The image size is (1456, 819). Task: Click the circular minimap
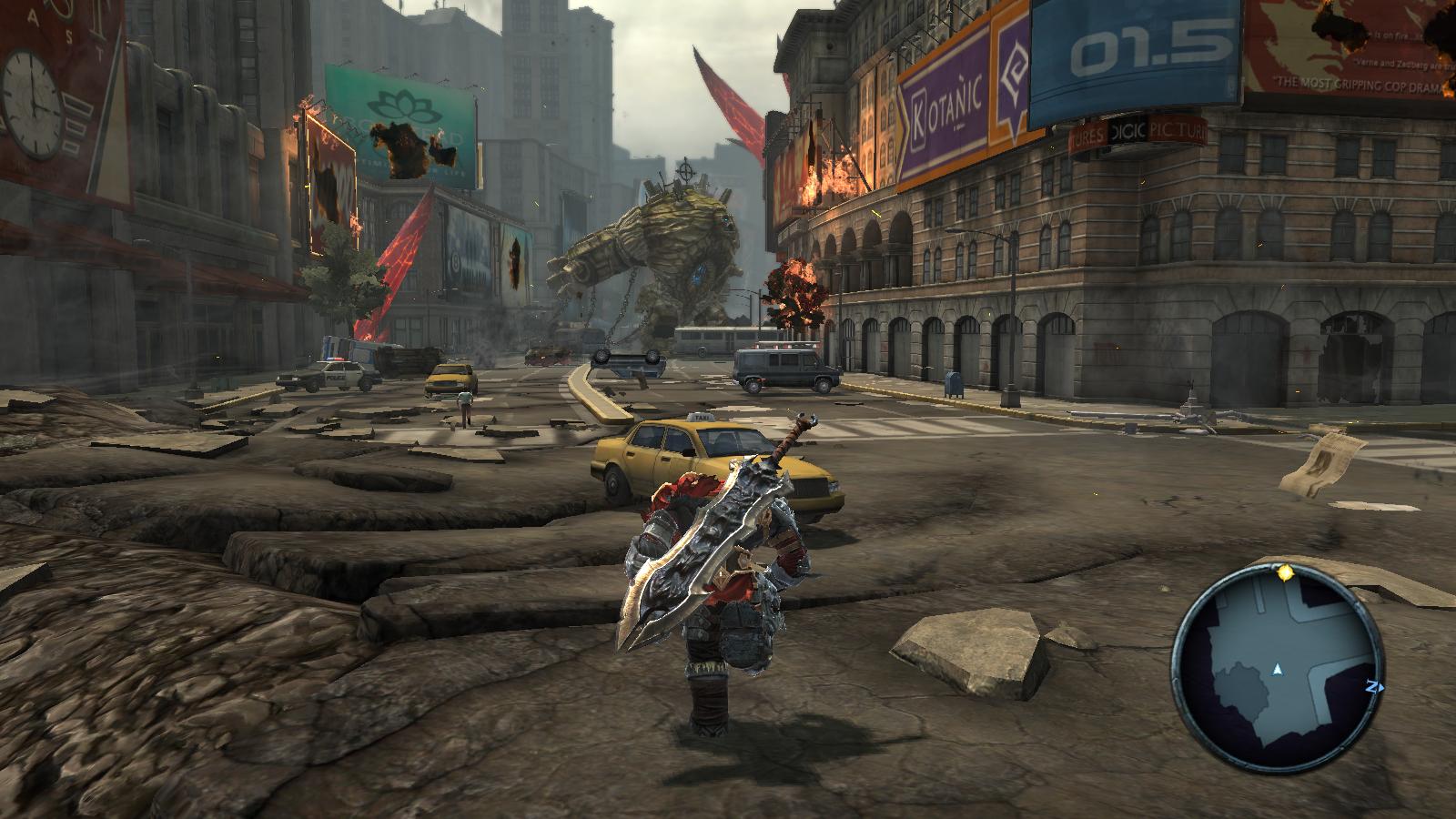[1277, 668]
